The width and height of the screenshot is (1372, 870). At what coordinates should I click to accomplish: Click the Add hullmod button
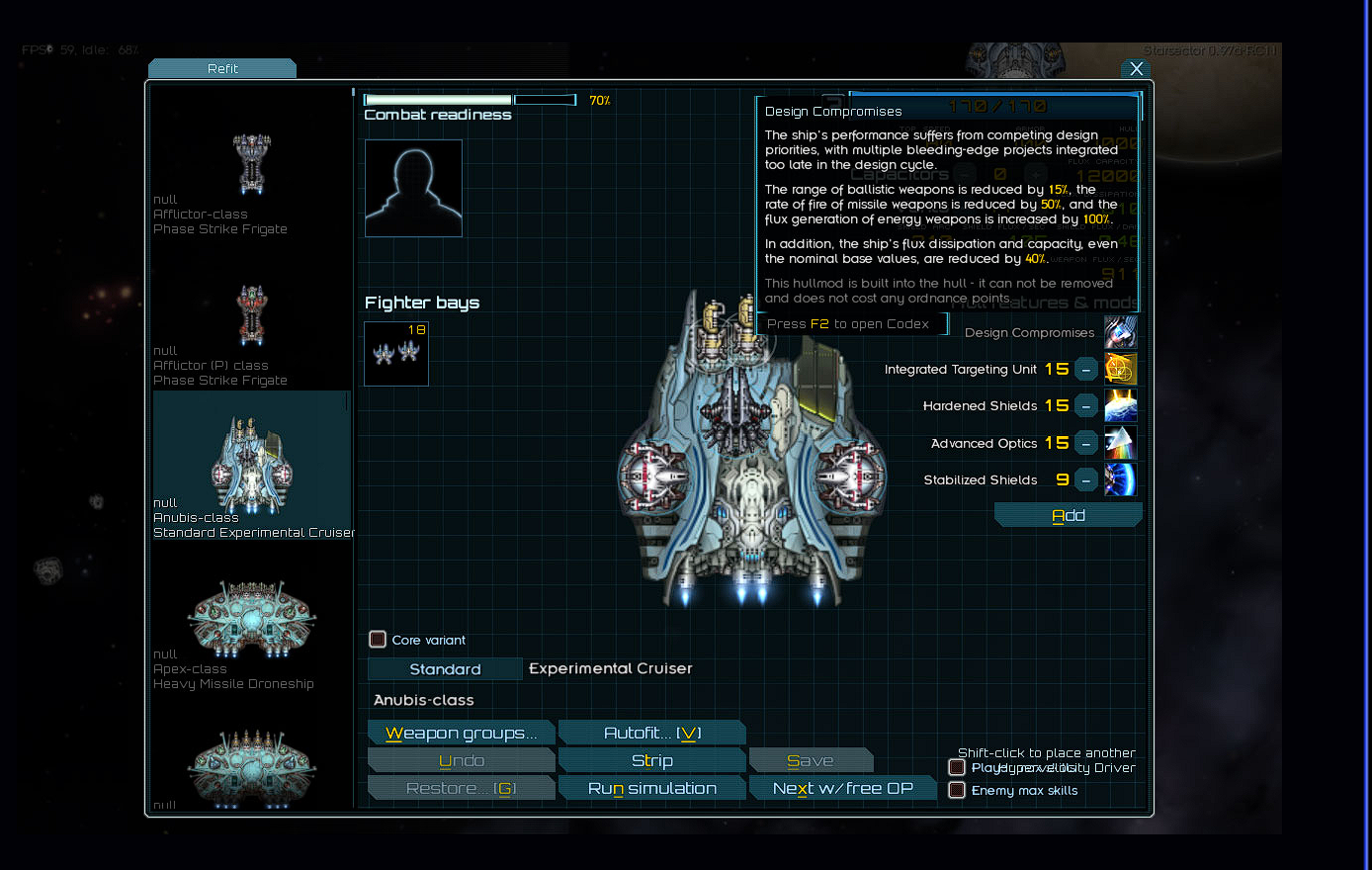click(x=1068, y=515)
